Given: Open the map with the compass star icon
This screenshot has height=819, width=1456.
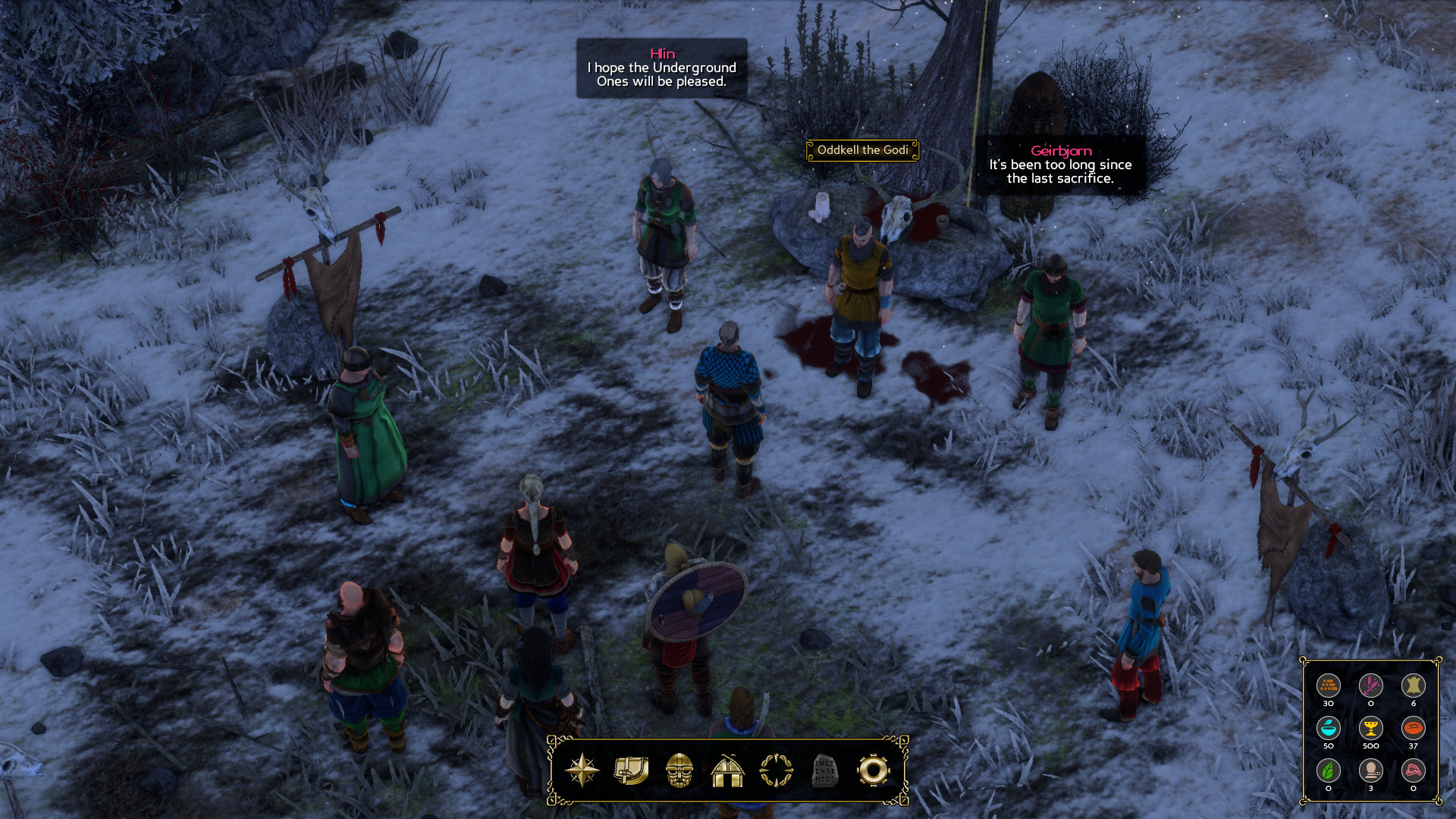Looking at the screenshot, I should 582,770.
